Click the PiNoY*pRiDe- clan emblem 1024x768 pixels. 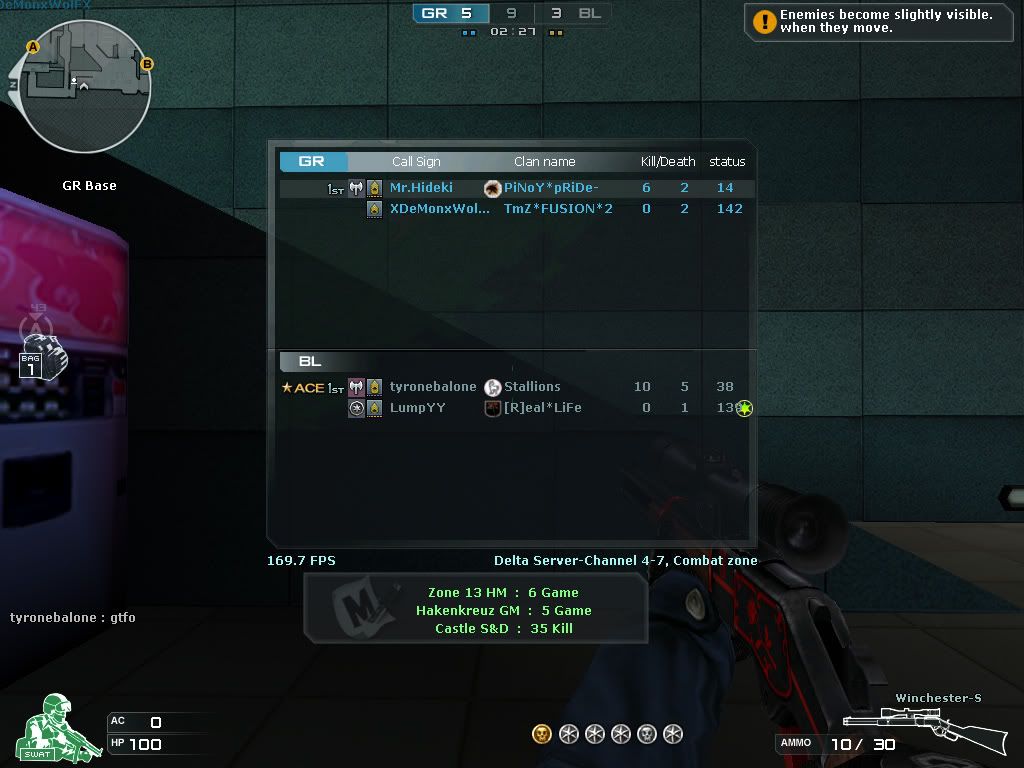point(492,188)
